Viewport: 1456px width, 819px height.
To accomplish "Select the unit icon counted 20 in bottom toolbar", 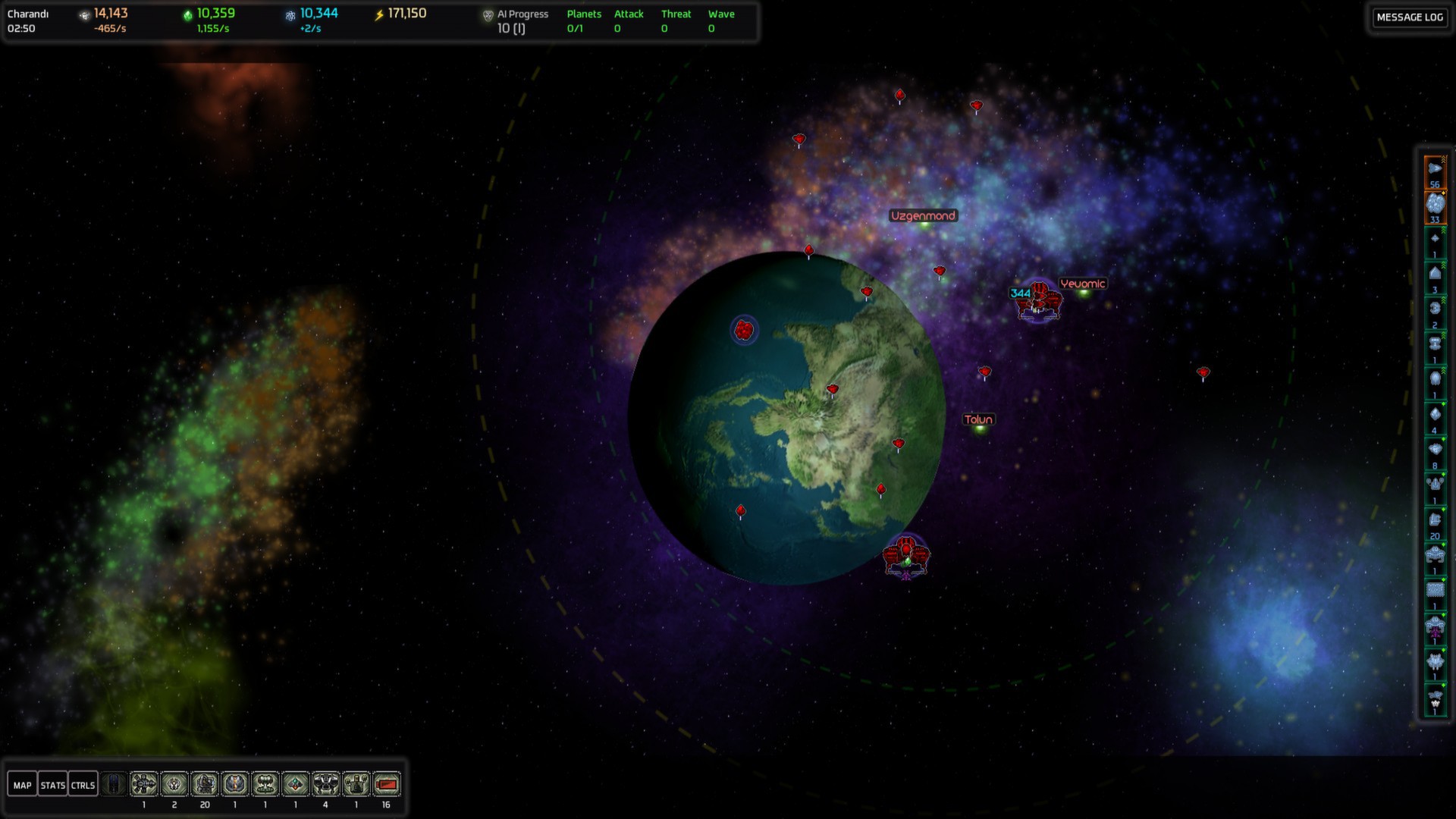I will 204,784.
